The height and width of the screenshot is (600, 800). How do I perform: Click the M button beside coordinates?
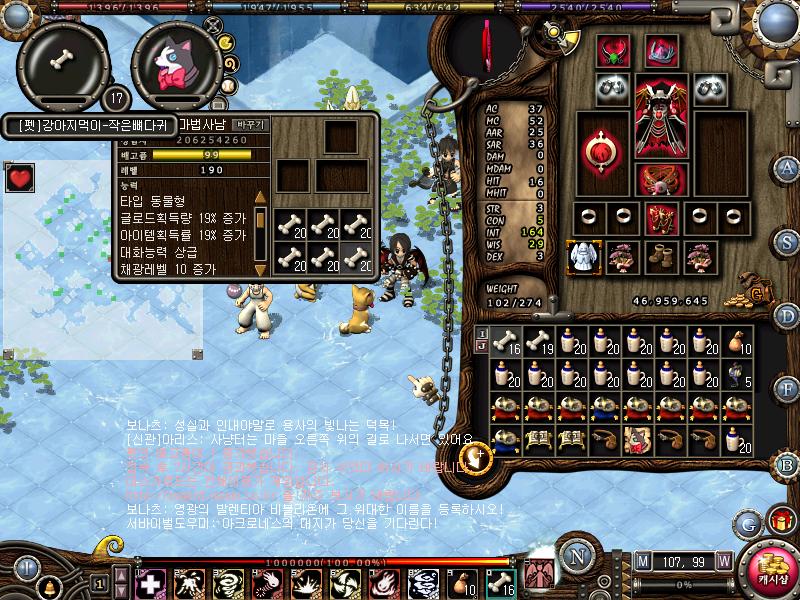[643, 560]
